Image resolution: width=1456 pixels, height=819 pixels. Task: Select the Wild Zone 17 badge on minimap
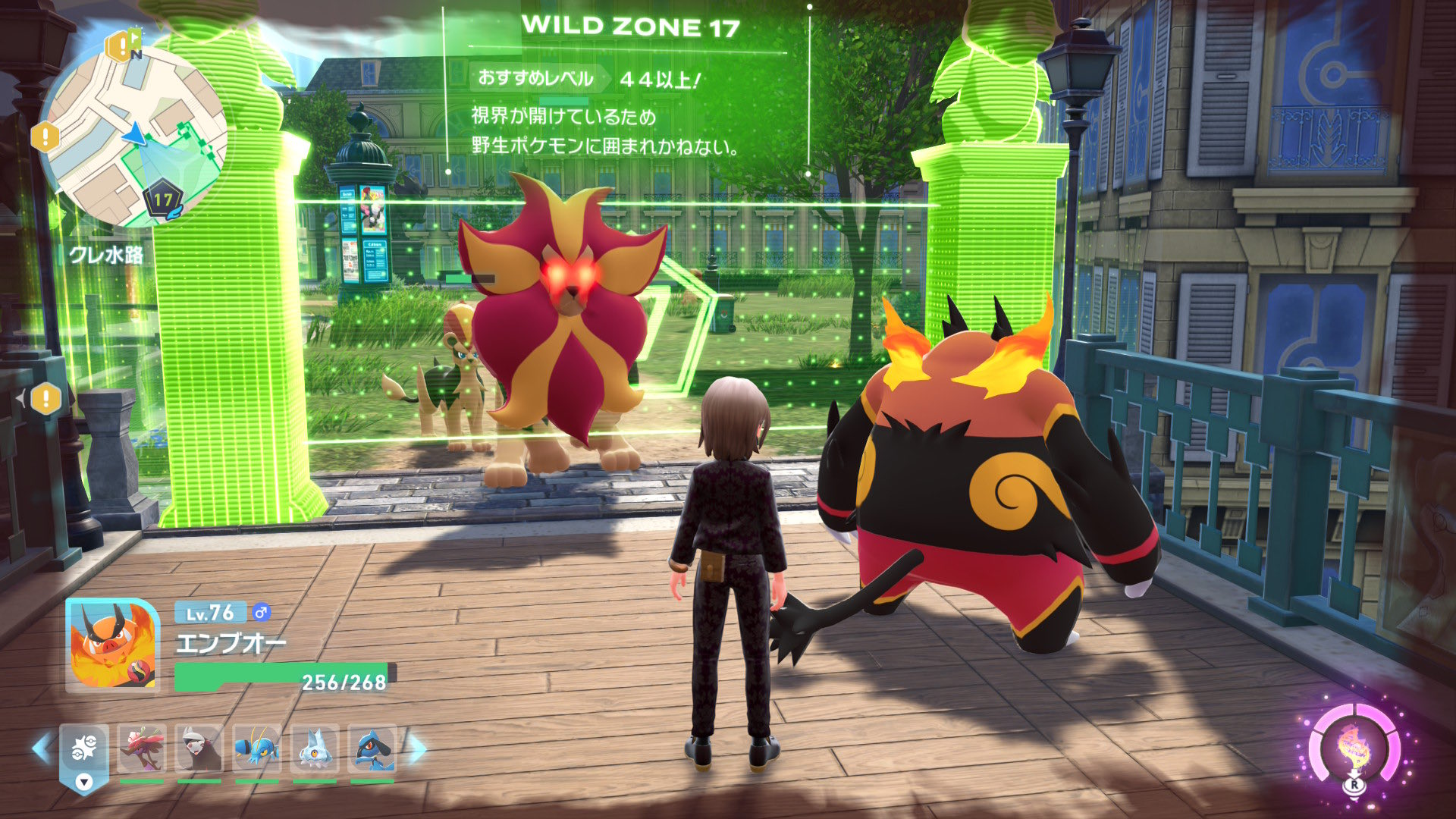(x=162, y=201)
